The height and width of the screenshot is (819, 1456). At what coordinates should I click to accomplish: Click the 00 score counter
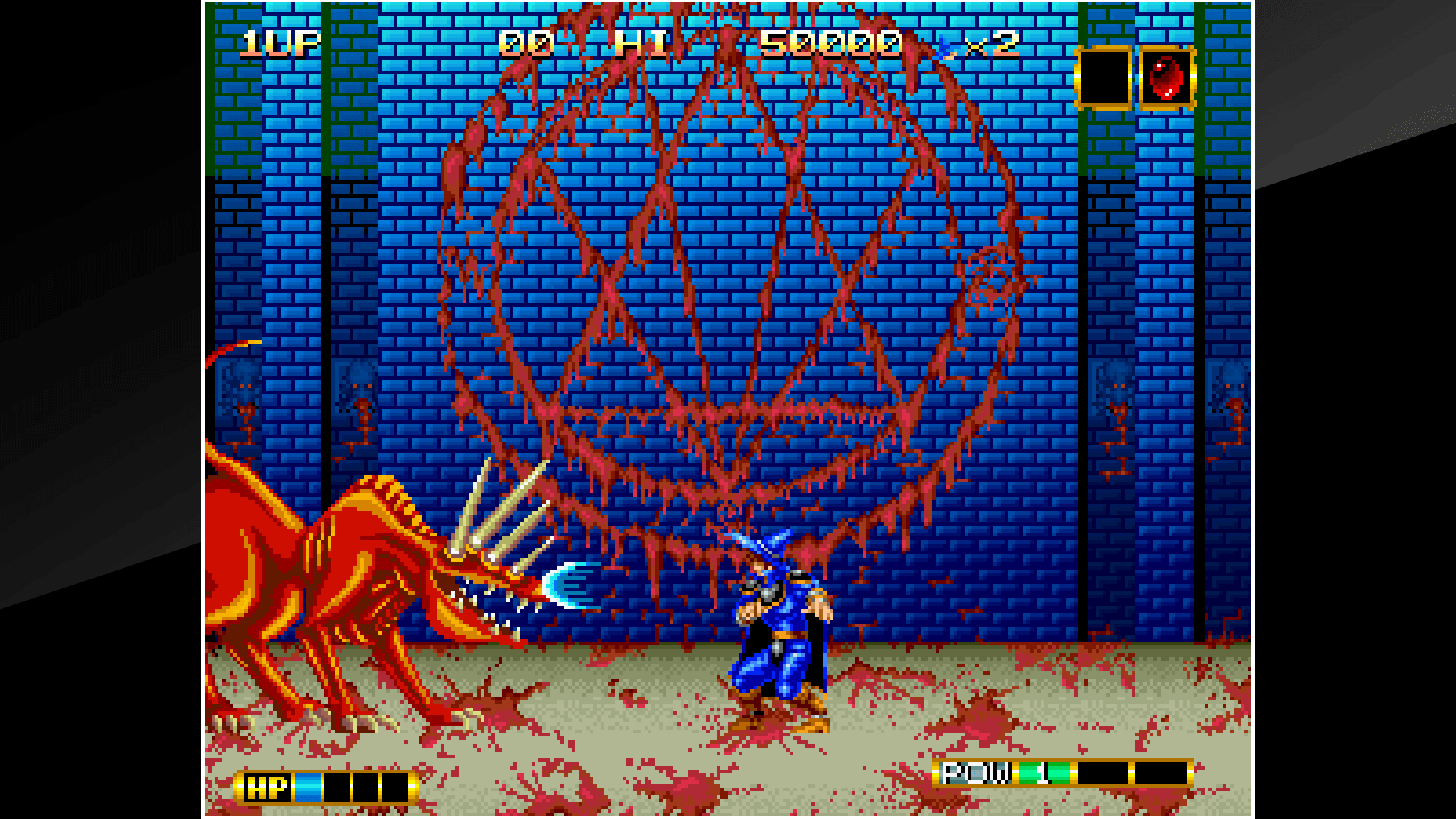[527, 43]
